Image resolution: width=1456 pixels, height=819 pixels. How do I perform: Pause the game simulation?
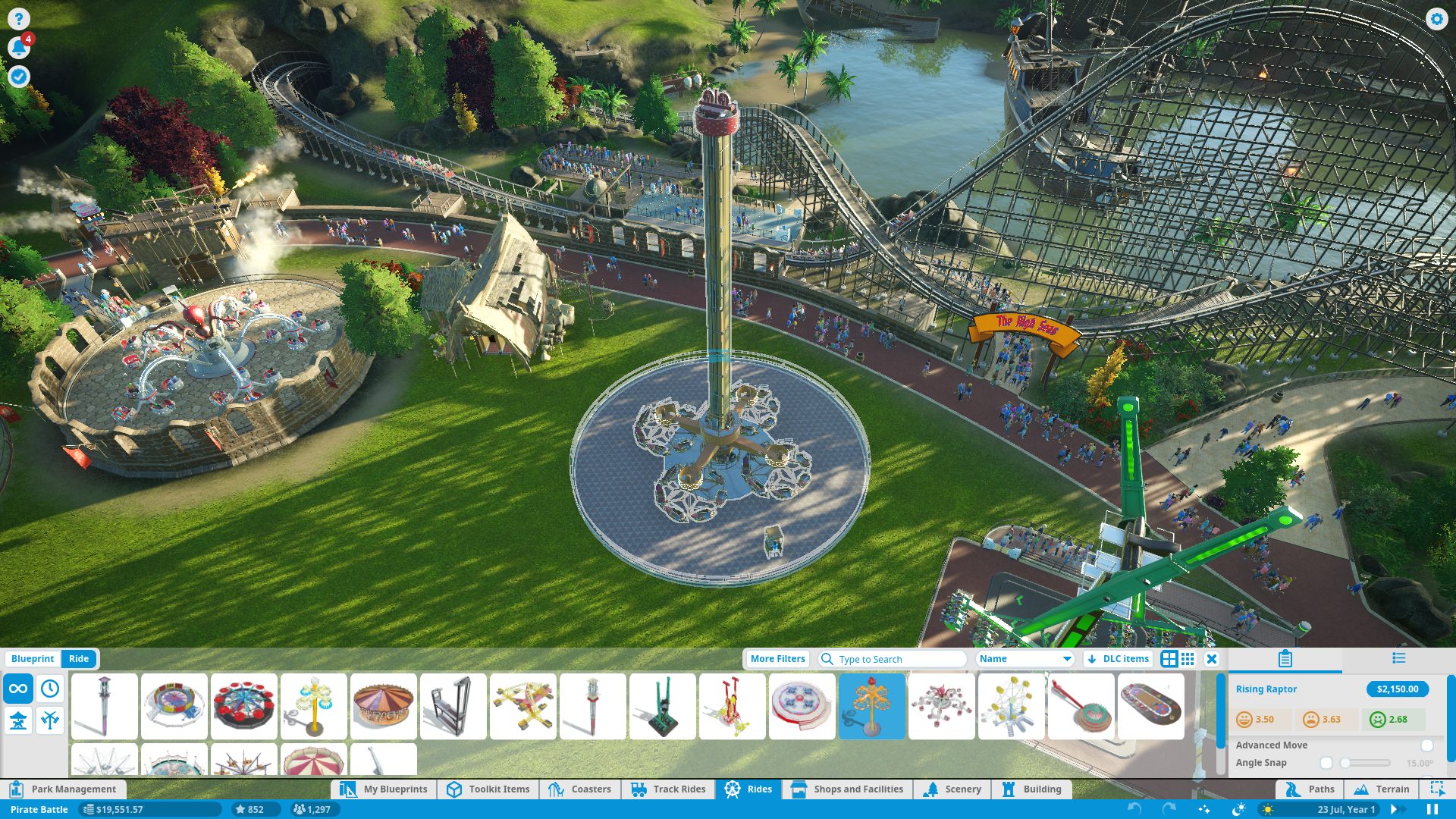(1432, 809)
